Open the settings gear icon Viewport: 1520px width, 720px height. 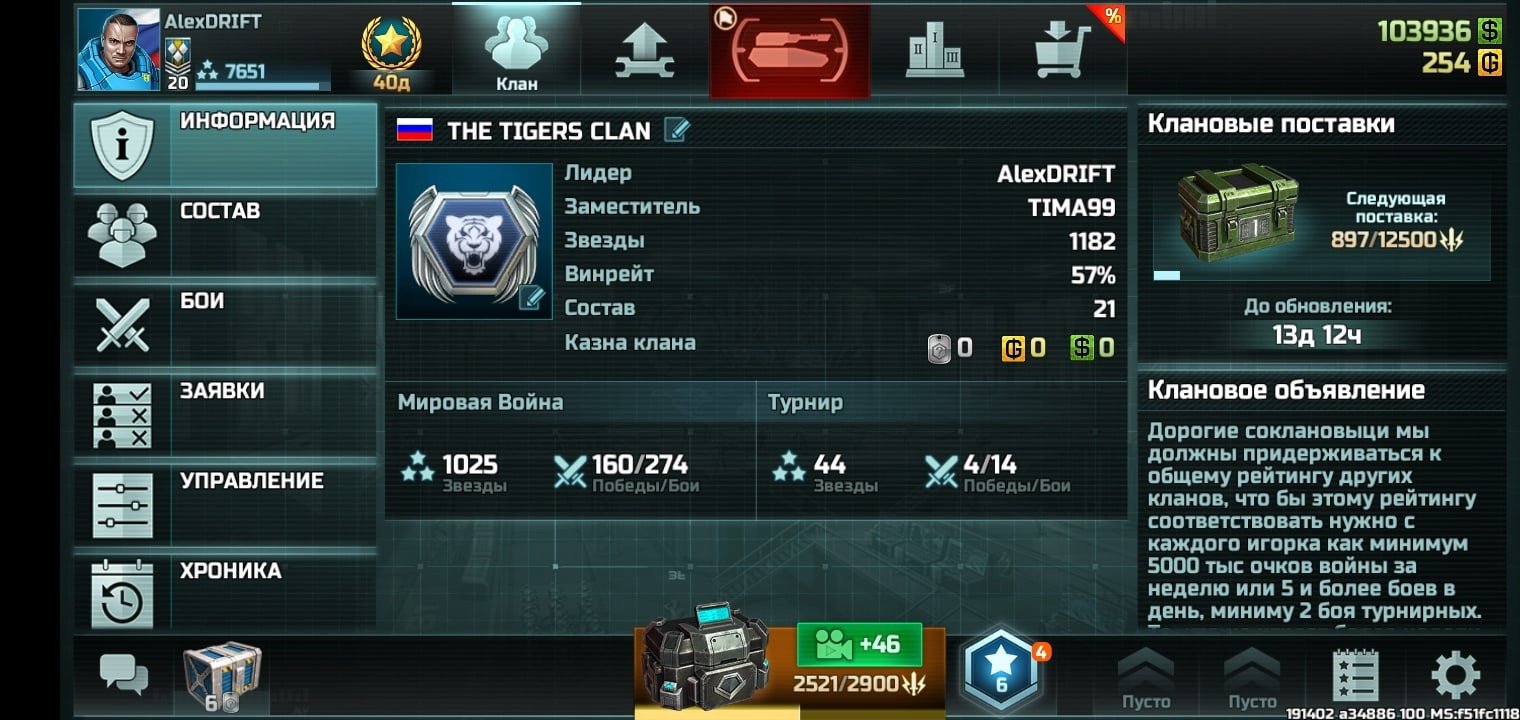pos(1455,676)
